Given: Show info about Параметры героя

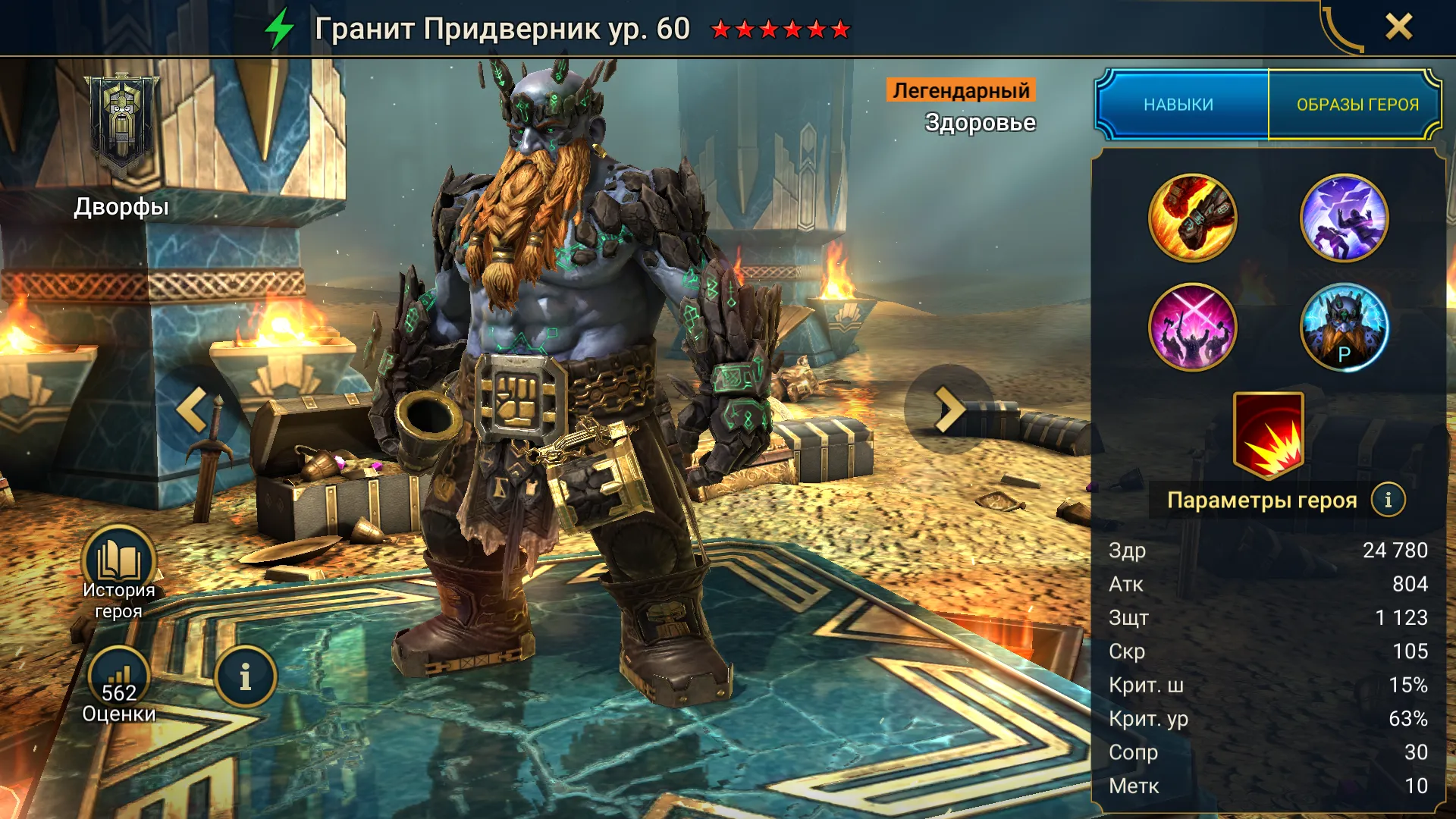Looking at the screenshot, I should pyautogui.click(x=1388, y=500).
